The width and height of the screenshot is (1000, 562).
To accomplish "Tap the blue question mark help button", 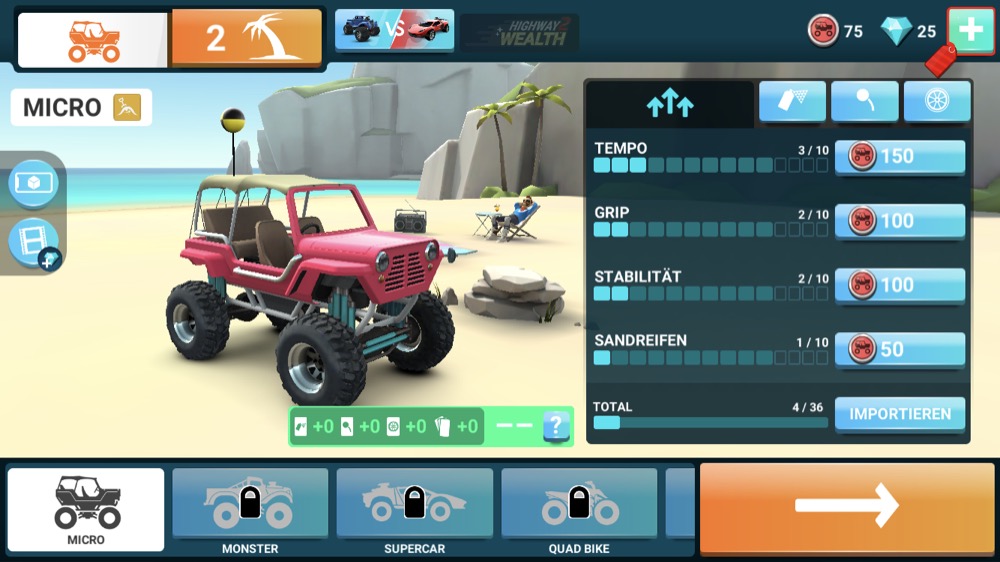I will [x=557, y=426].
